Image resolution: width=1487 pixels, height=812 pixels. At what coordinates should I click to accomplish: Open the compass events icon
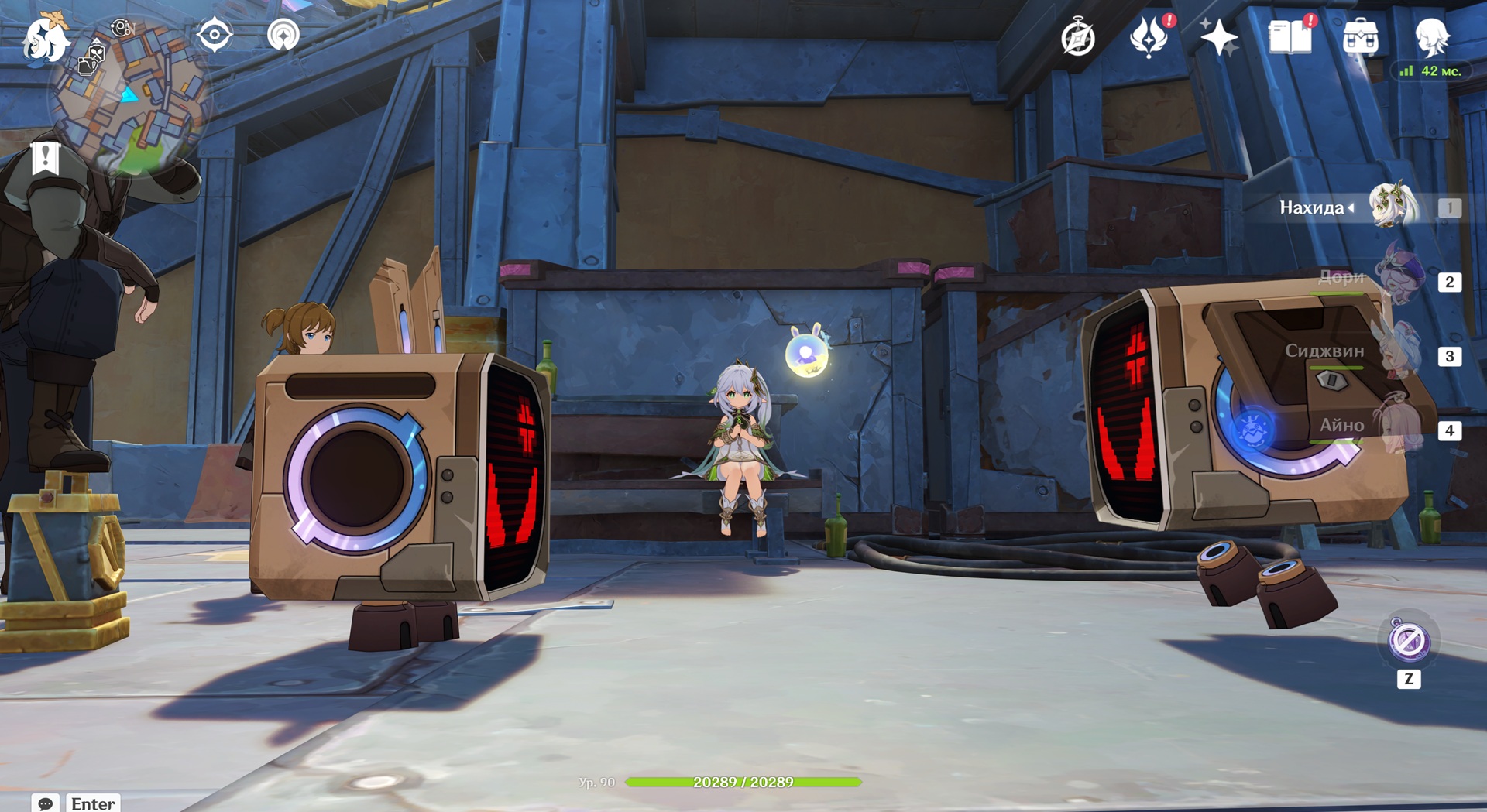click(x=1078, y=37)
